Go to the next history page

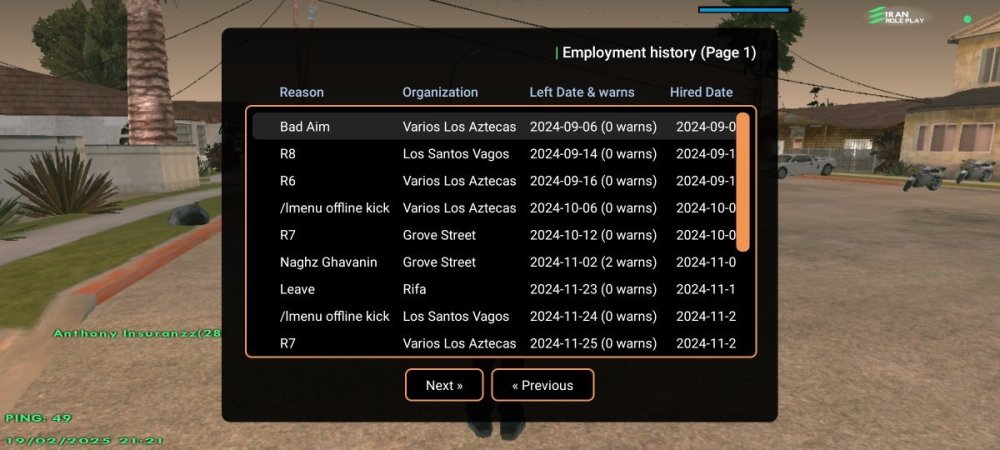click(x=444, y=385)
